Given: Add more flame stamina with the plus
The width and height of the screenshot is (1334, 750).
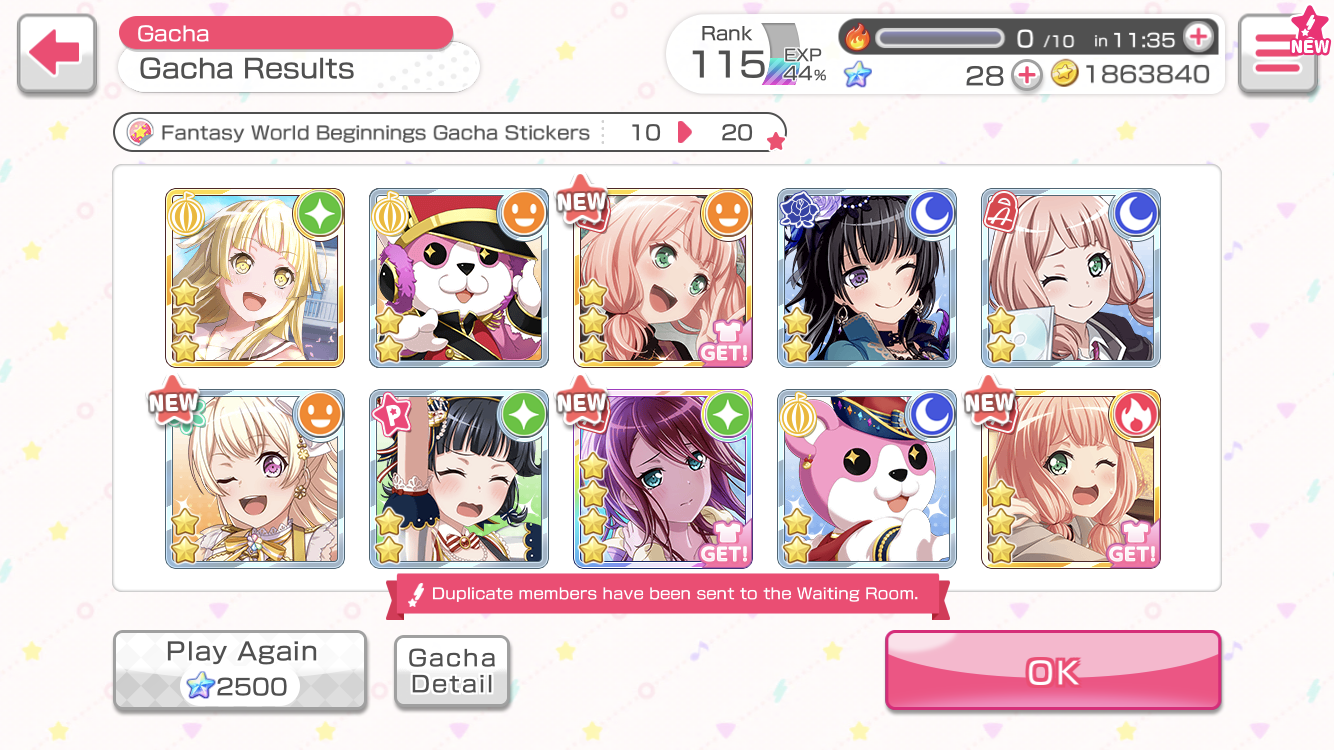Looking at the screenshot, I should [x=1197, y=38].
